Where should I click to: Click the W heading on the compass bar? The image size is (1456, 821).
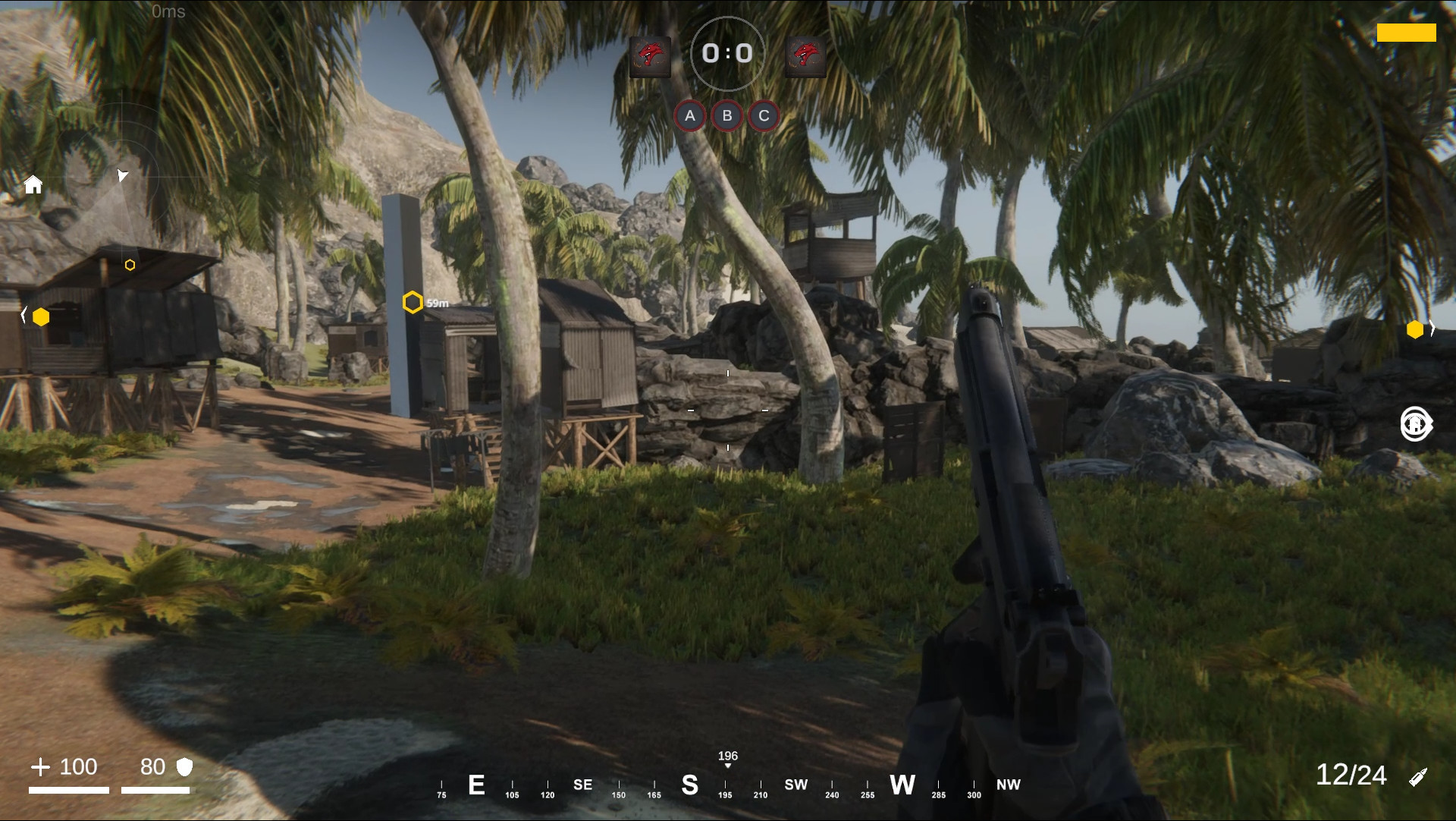903,786
